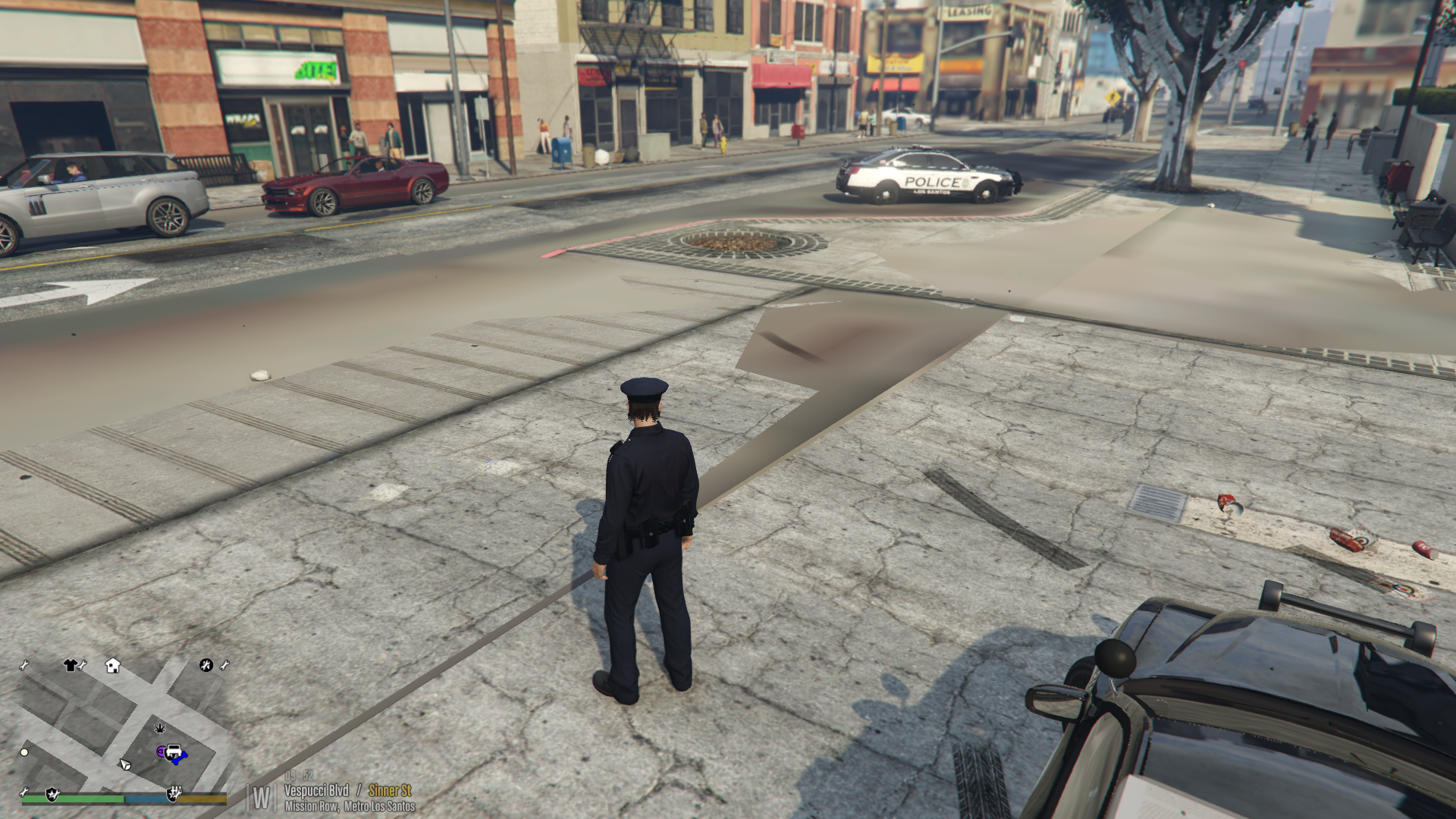Select the white car blip on minimap

(174, 752)
